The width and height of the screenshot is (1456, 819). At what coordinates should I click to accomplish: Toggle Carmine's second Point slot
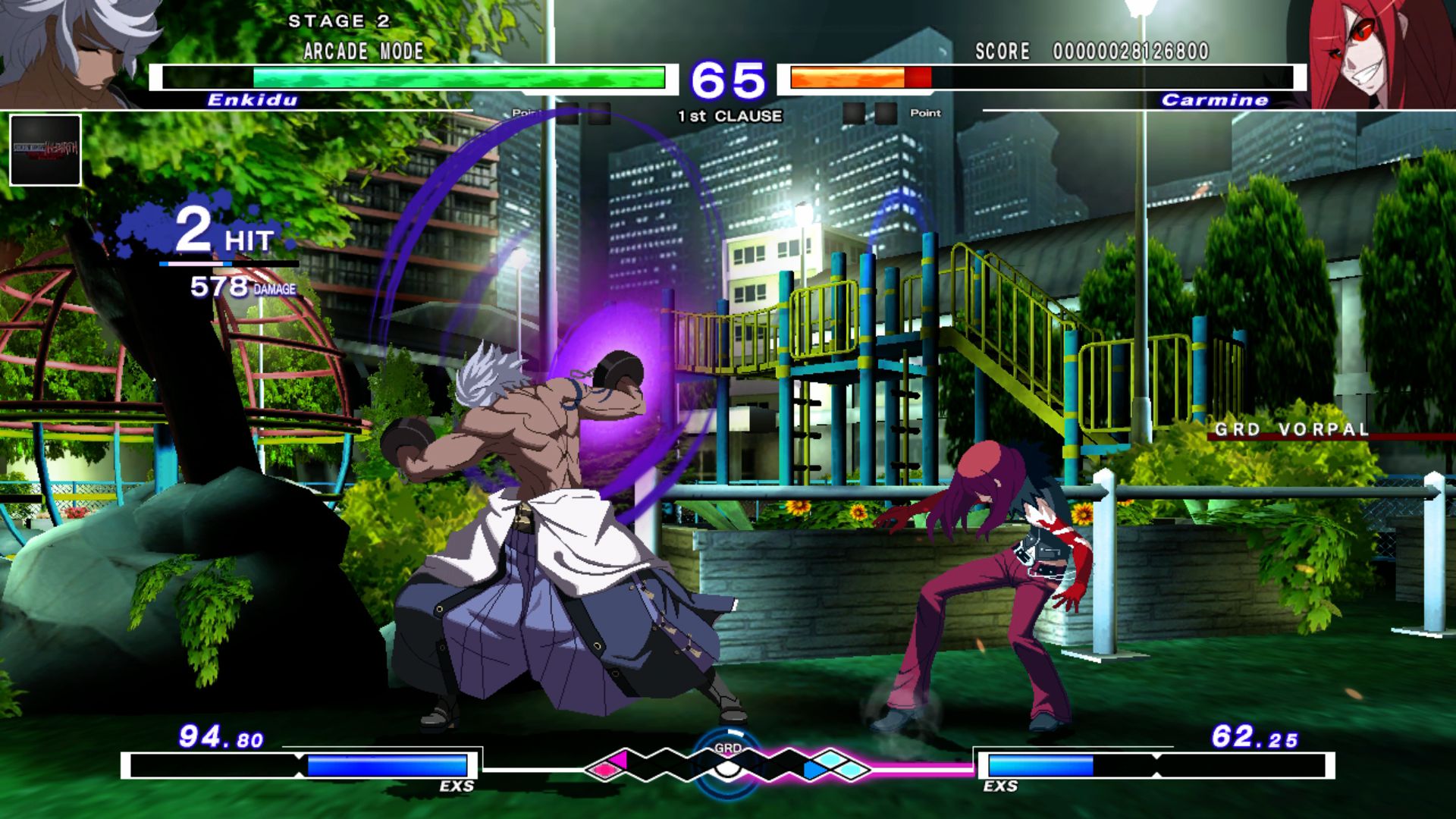852,113
